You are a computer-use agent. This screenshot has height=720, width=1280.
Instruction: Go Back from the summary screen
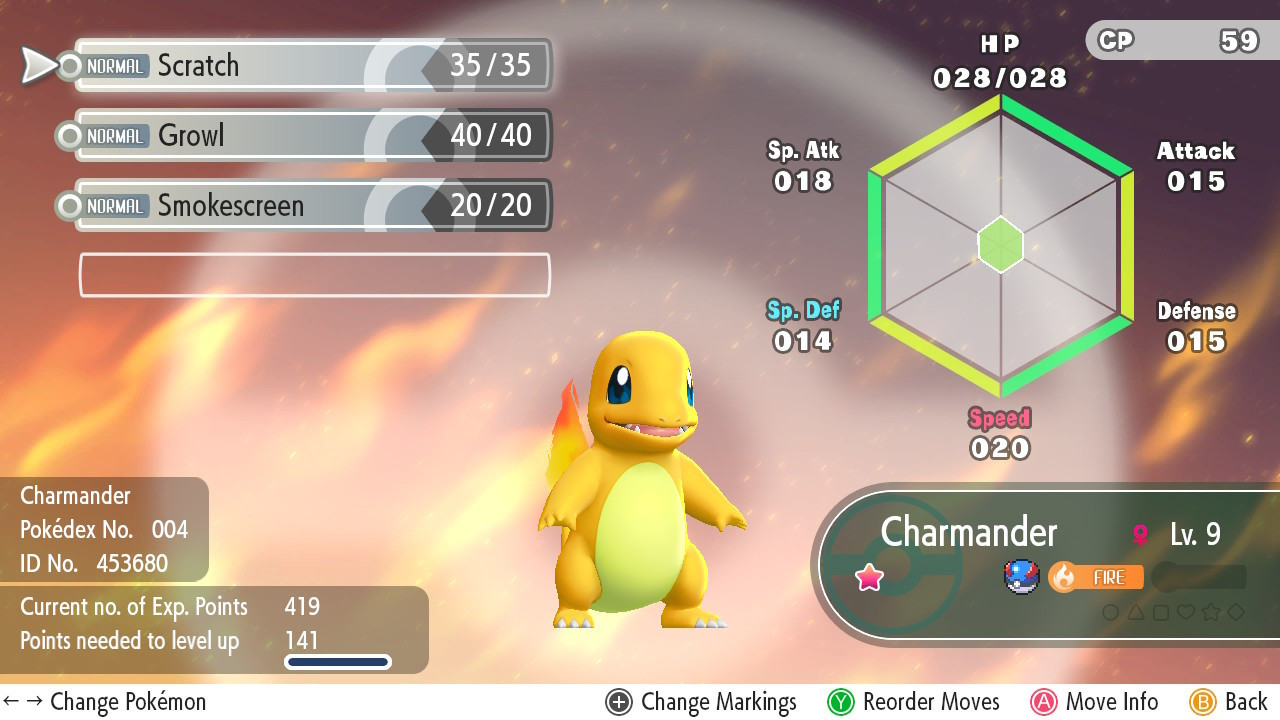[1229, 702]
